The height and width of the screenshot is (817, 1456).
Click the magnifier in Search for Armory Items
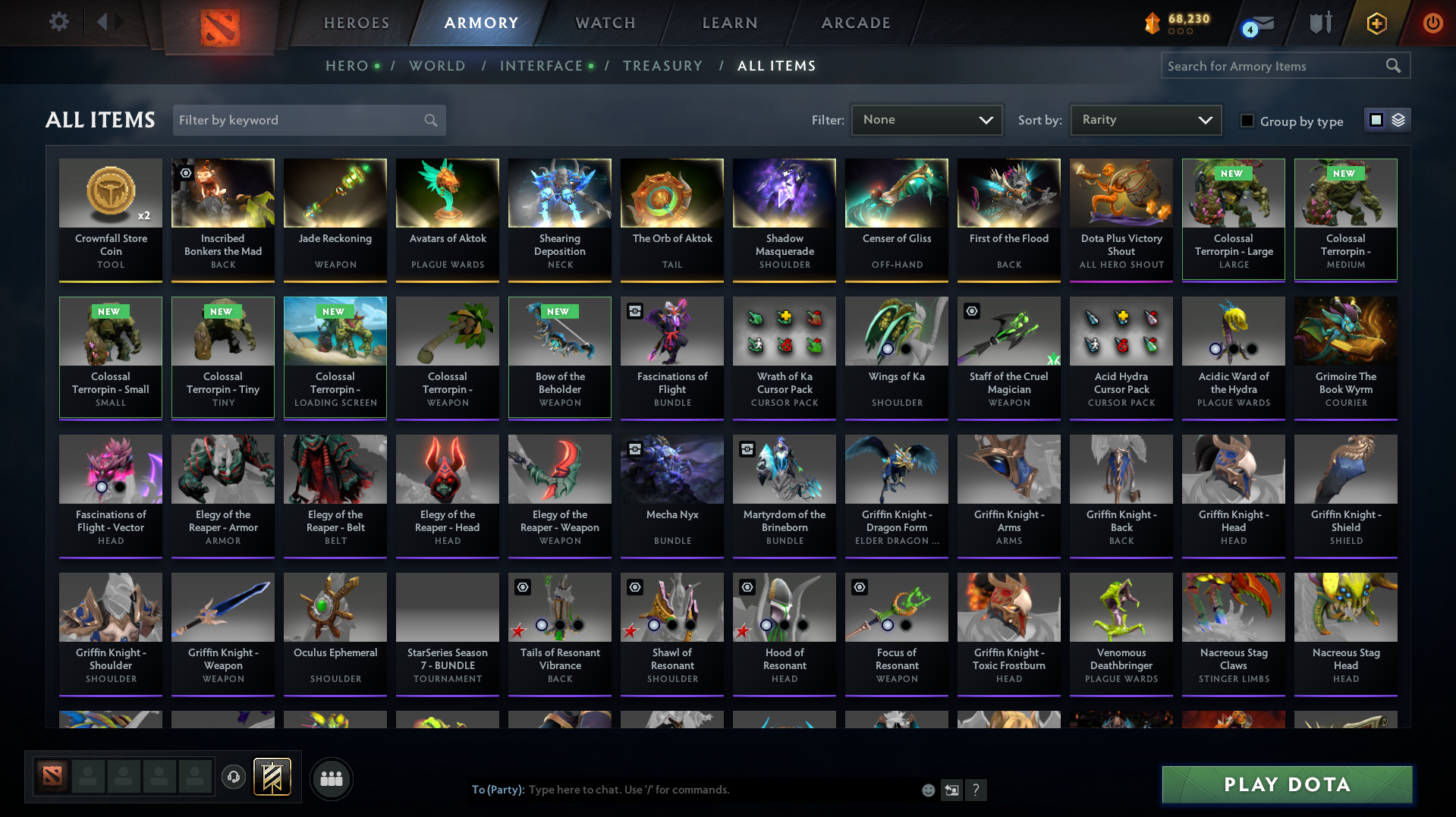coord(1394,65)
